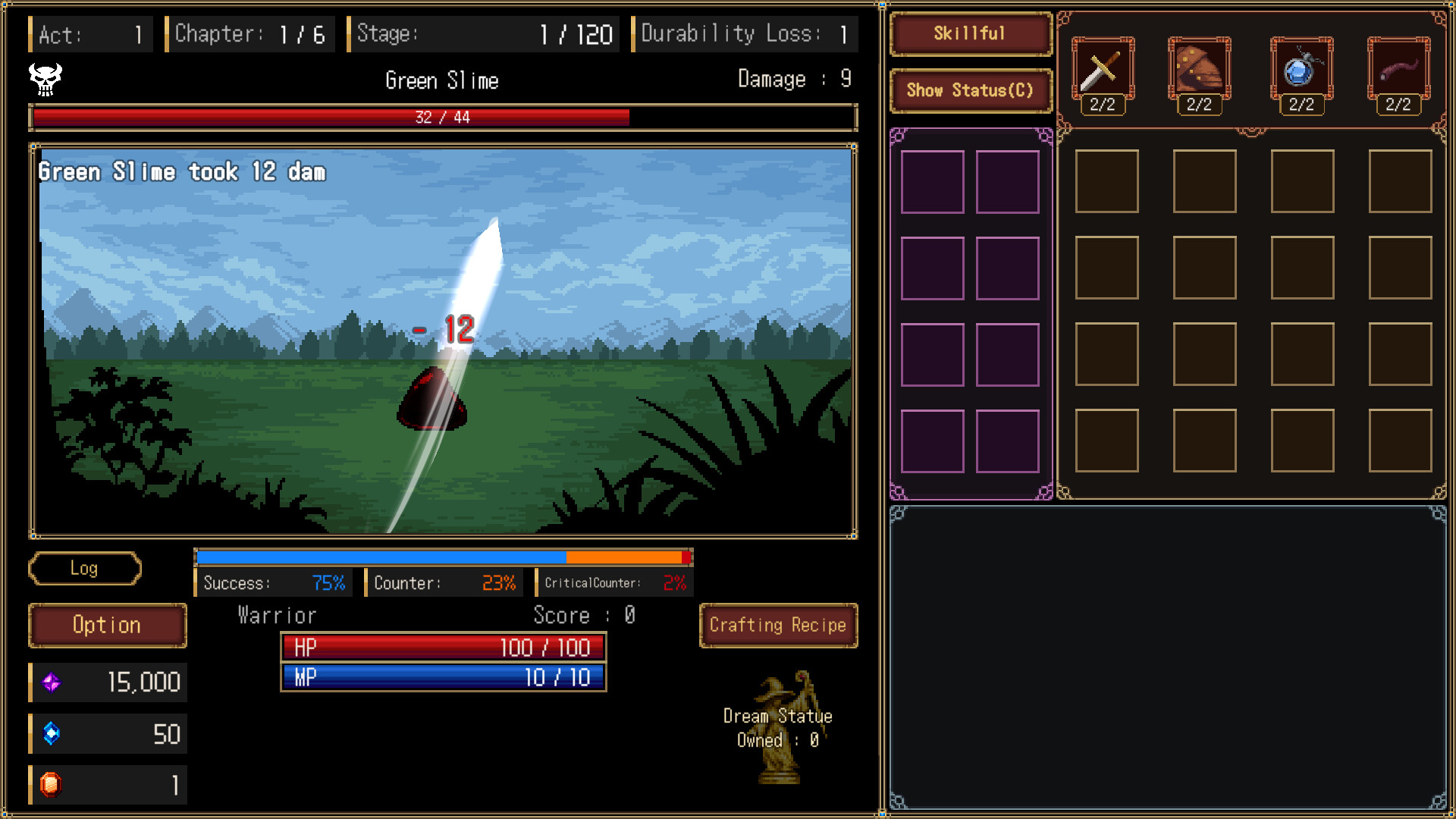The width and height of the screenshot is (1456, 819).
Task: Click the skull enemy marker icon
Action: click(x=44, y=80)
